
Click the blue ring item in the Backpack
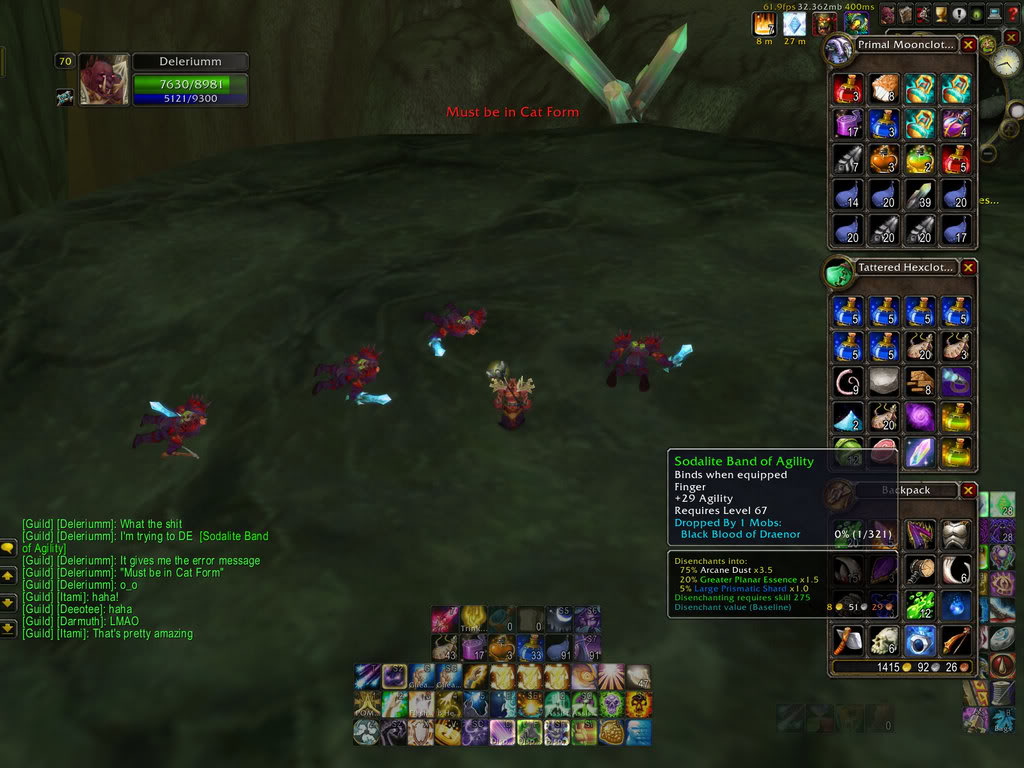point(921,641)
